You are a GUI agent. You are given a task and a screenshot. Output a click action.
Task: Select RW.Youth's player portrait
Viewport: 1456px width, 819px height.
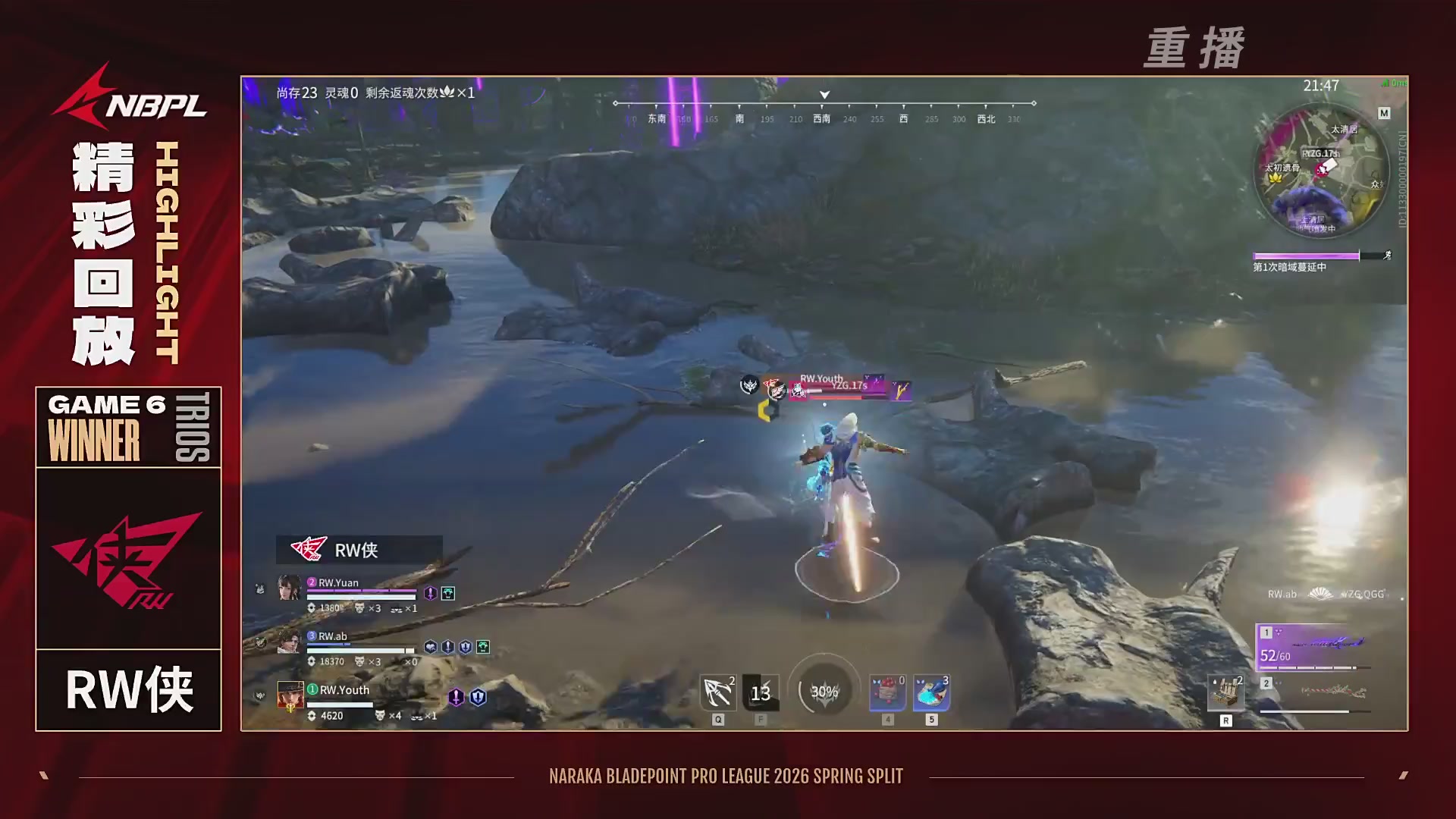[290, 695]
